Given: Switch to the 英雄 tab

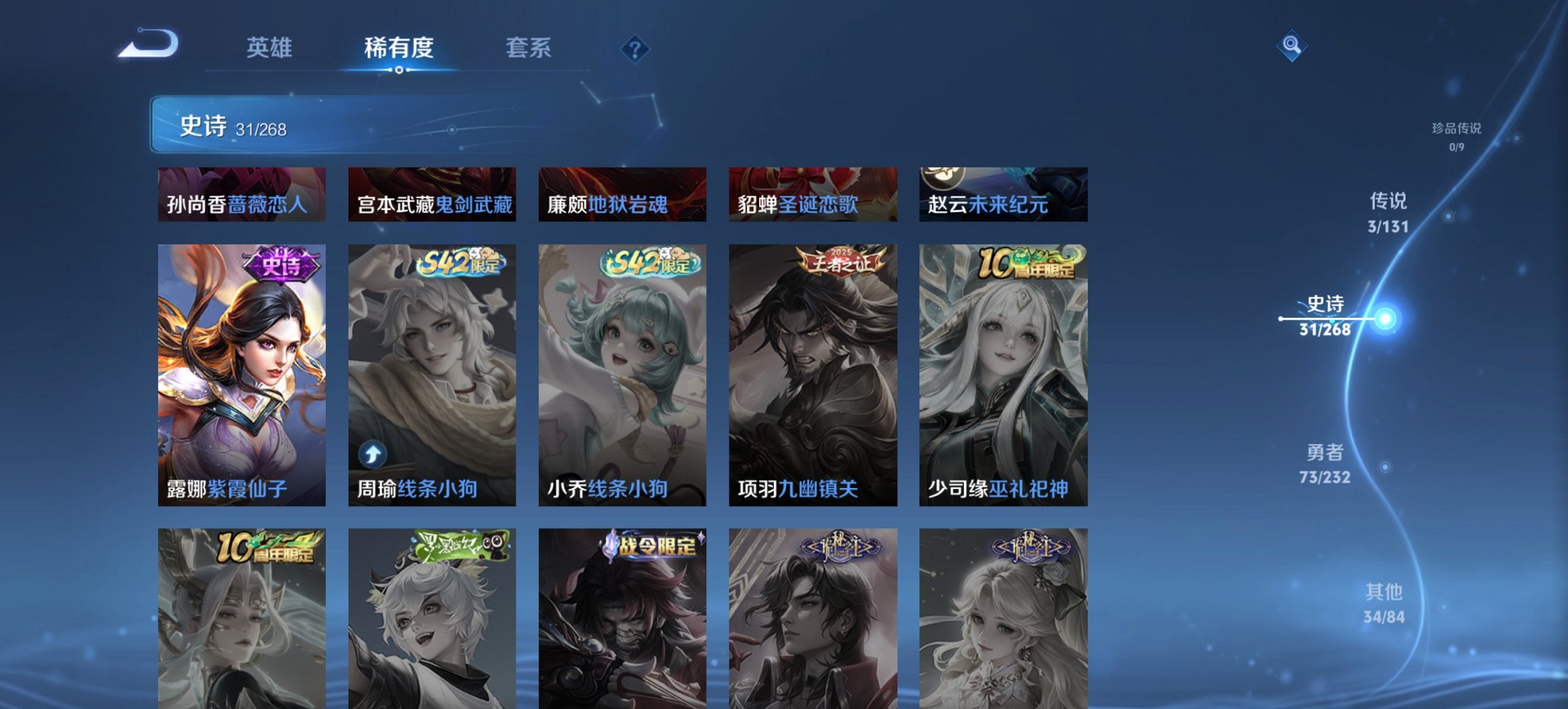Looking at the screenshot, I should coord(271,48).
